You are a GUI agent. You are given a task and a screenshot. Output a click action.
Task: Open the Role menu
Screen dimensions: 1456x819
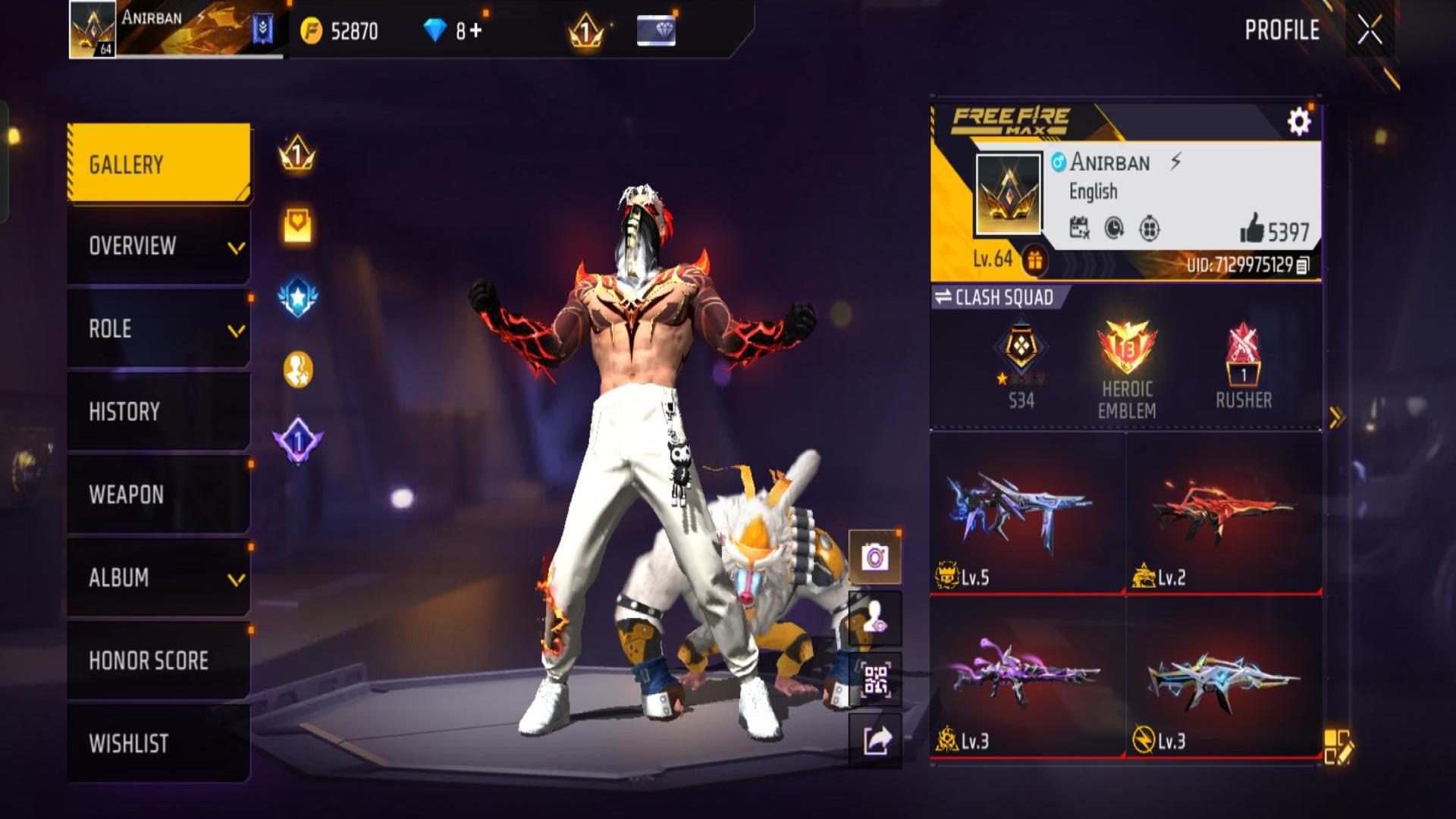(159, 329)
